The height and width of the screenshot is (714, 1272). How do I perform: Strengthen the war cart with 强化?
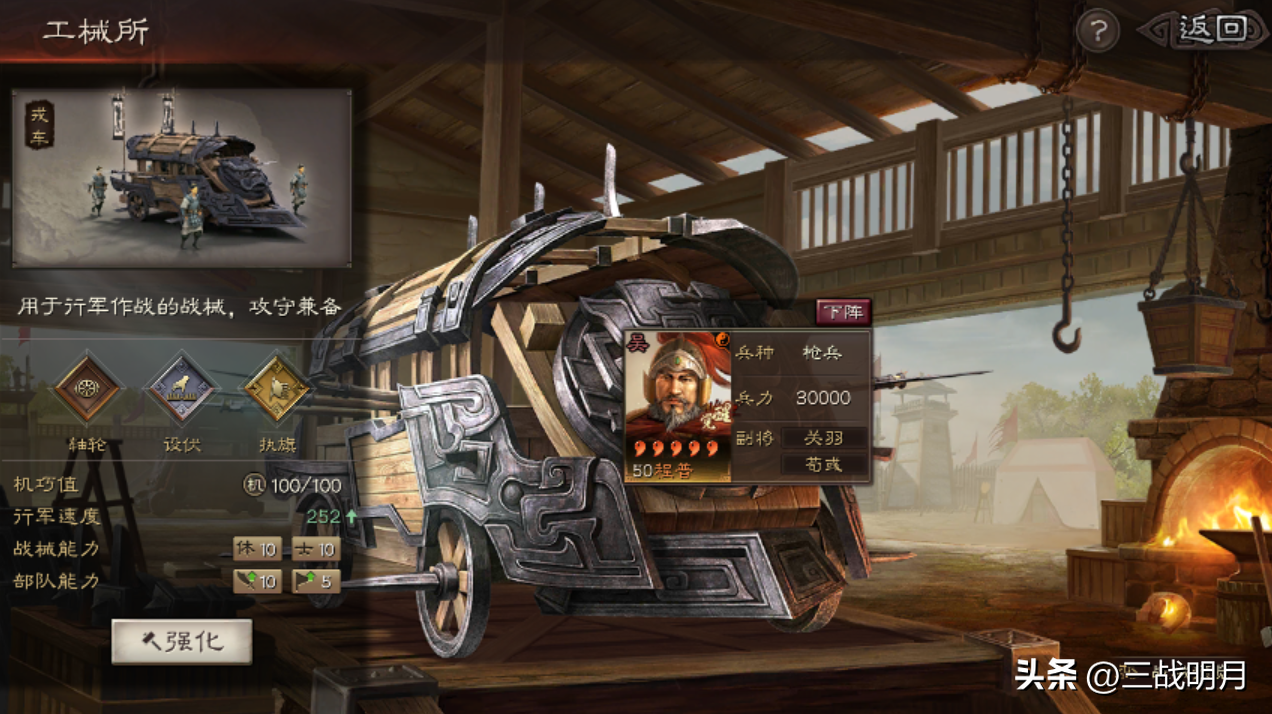(x=181, y=641)
